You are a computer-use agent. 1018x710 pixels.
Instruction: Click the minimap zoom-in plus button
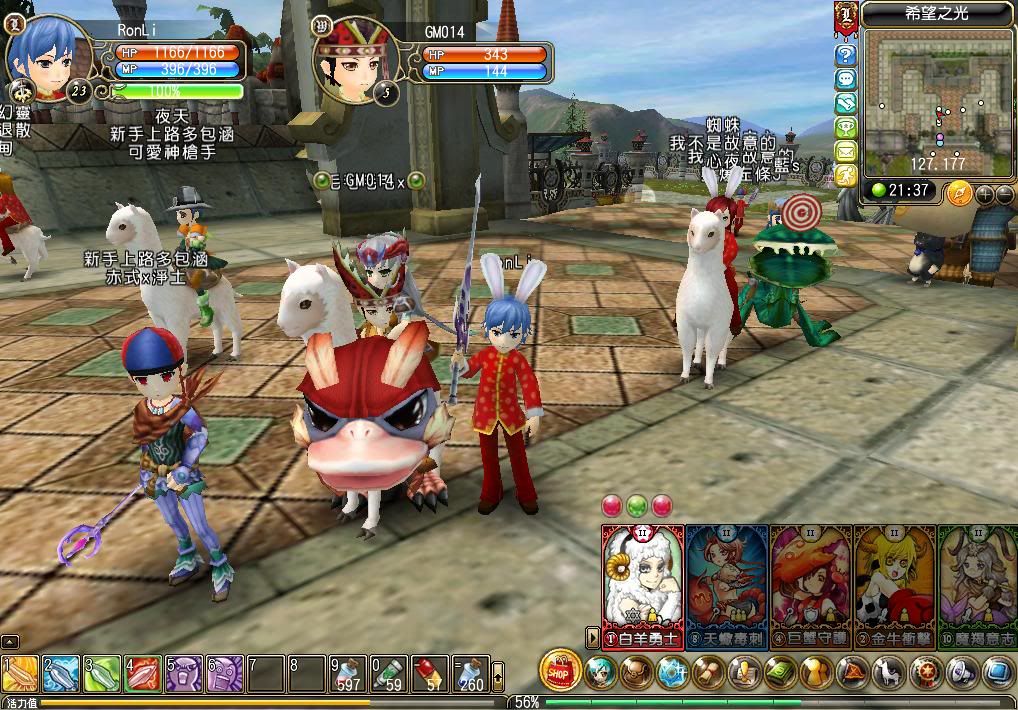pos(985,194)
